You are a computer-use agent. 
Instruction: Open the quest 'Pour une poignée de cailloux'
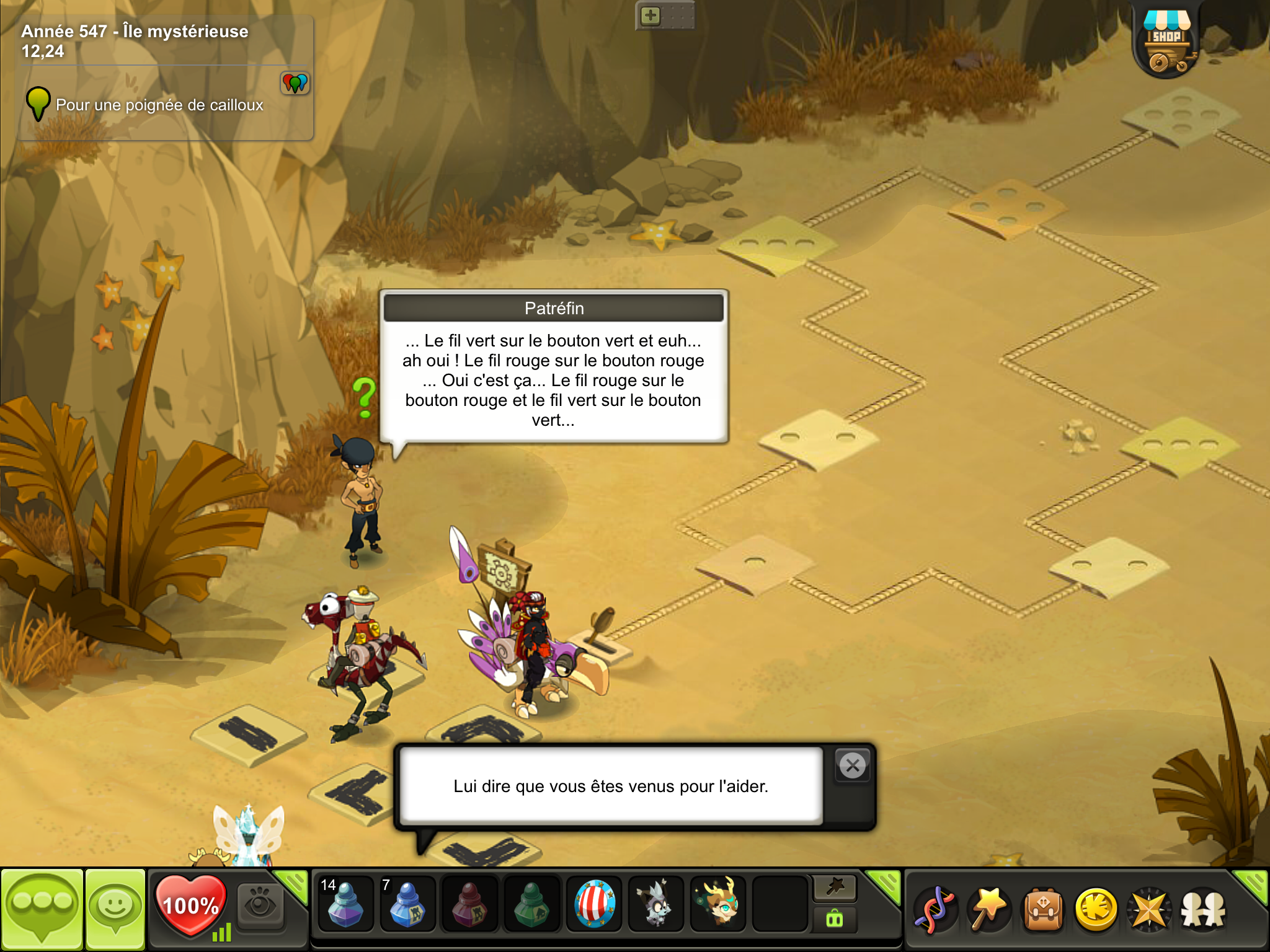[x=159, y=105]
